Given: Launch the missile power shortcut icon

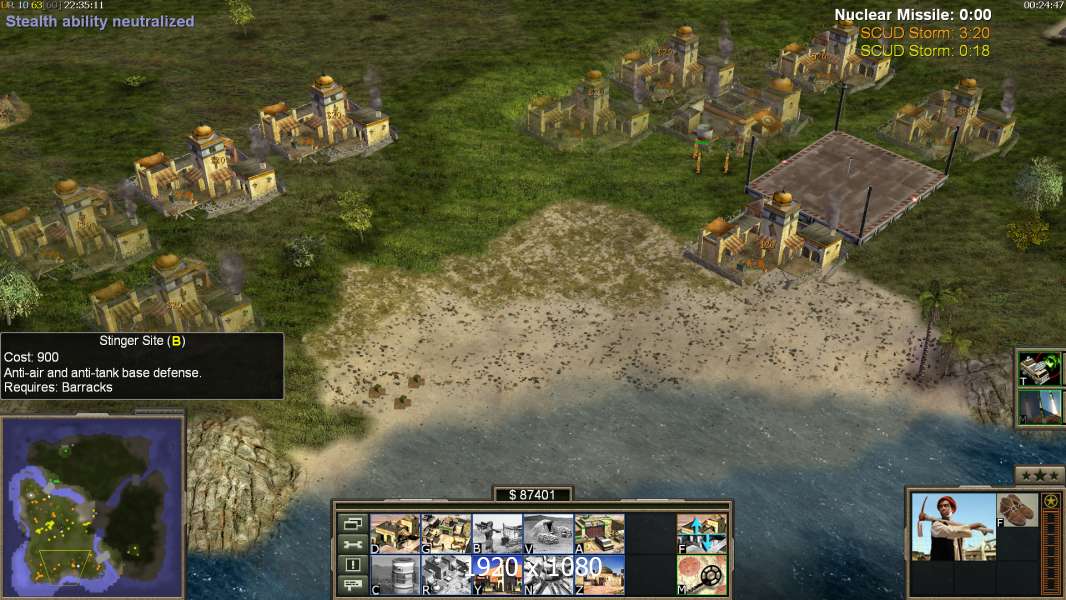Looking at the screenshot, I should point(1040,407).
